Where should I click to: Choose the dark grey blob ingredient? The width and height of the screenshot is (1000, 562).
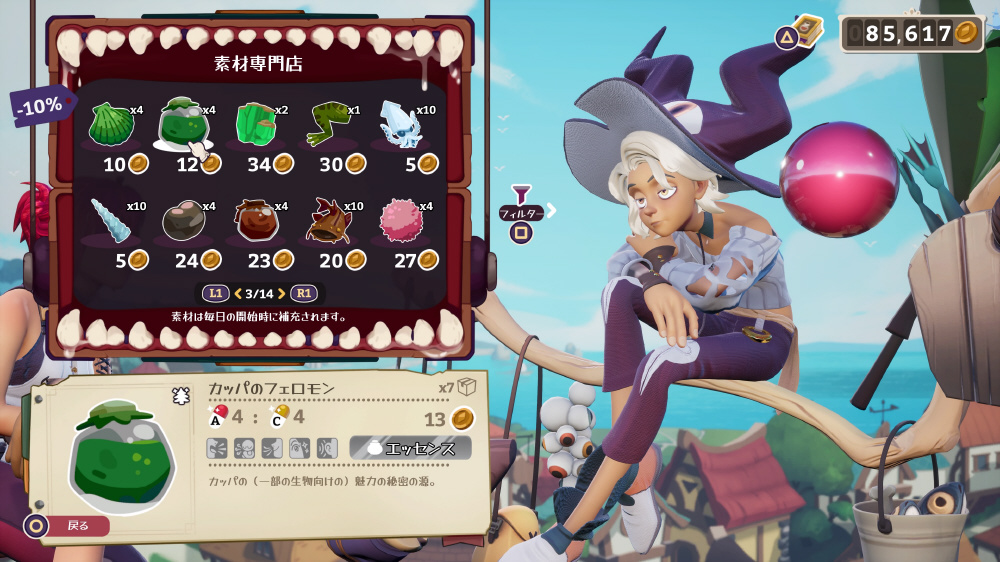coord(182,221)
